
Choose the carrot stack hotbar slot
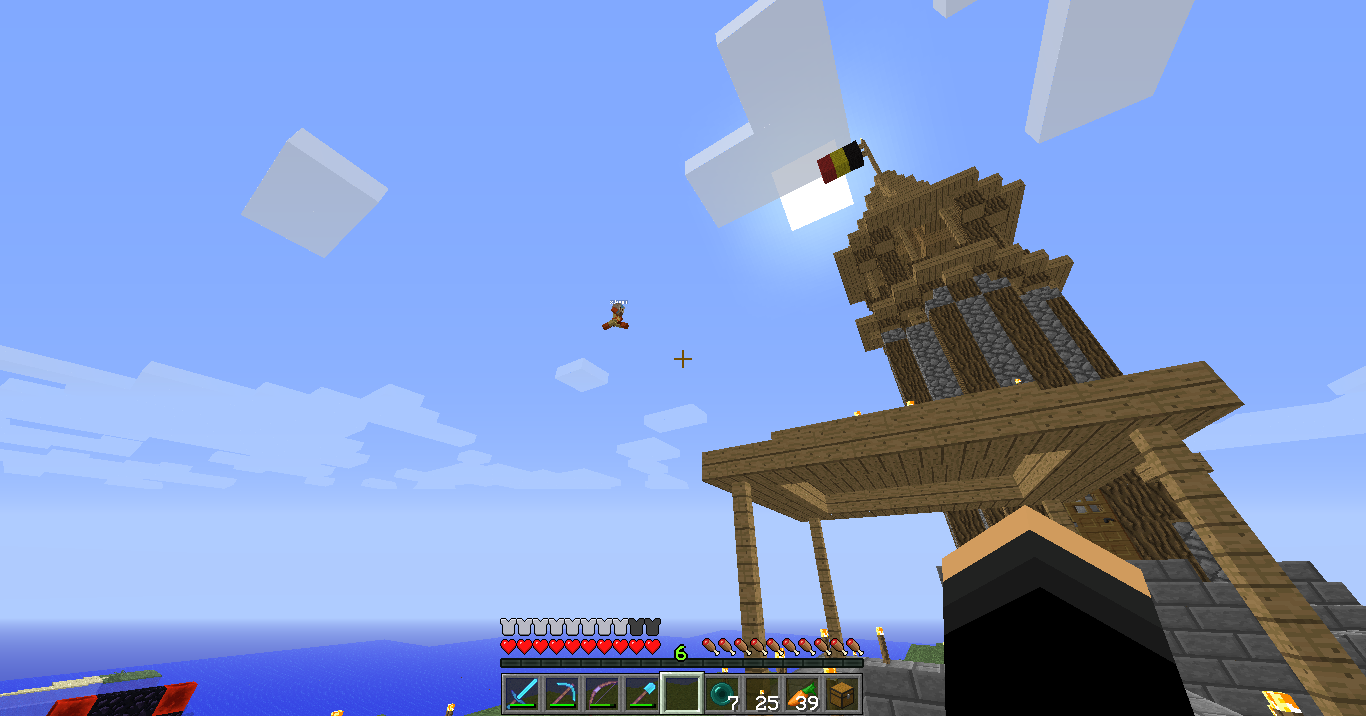tap(802, 693)
